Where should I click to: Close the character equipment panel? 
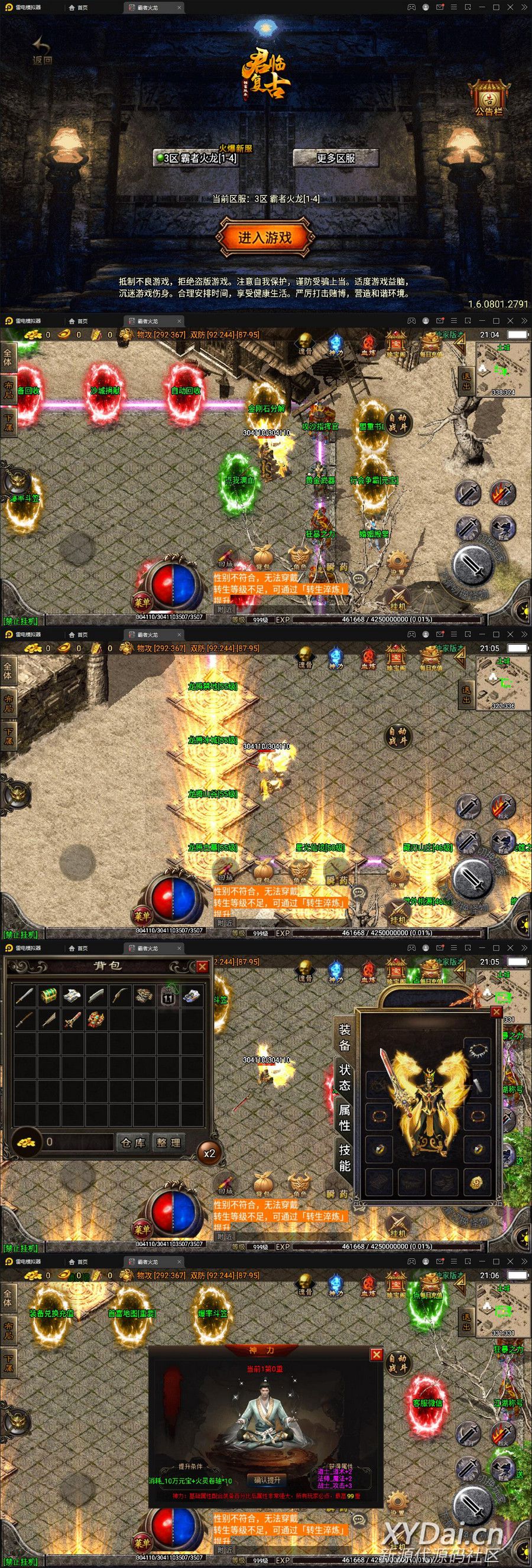pyautogui.click(x=496, y=1011)
